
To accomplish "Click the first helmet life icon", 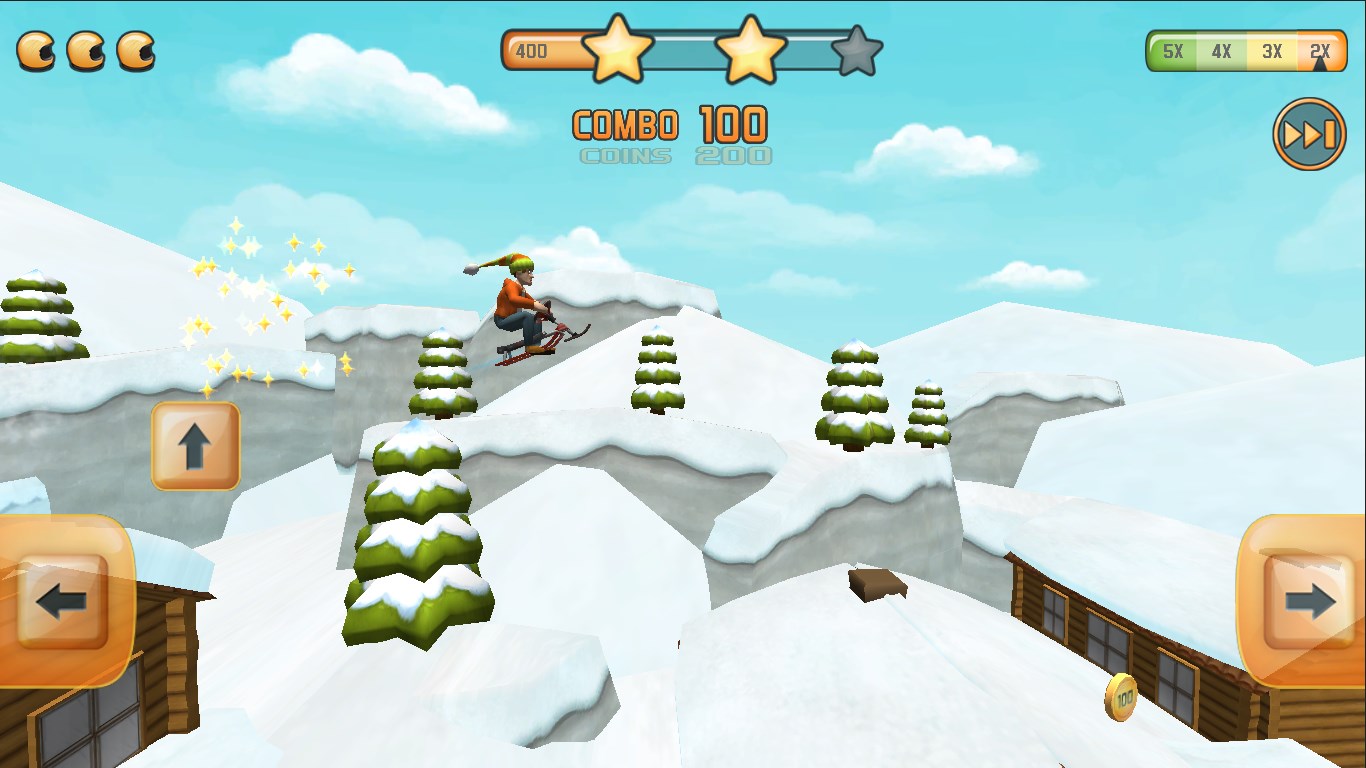I will 37,50.
